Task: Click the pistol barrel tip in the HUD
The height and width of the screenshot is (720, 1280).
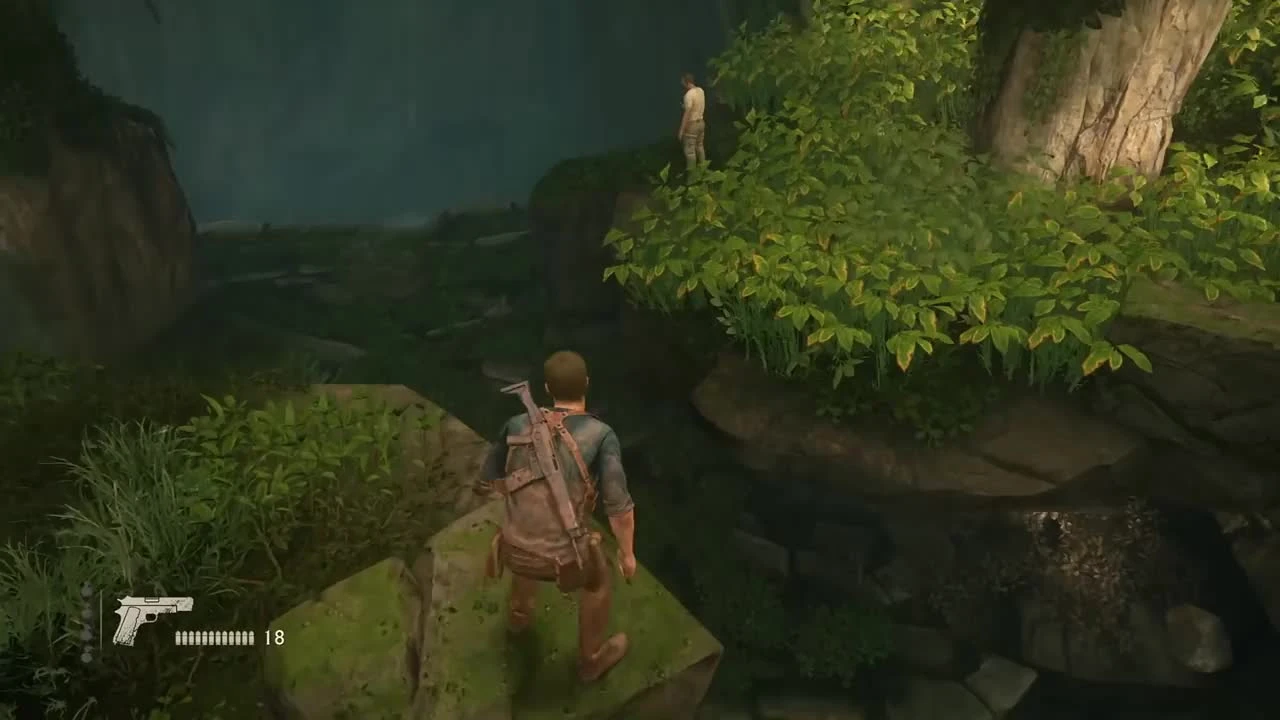Action: pyautogui.click(x=190, y=602)
